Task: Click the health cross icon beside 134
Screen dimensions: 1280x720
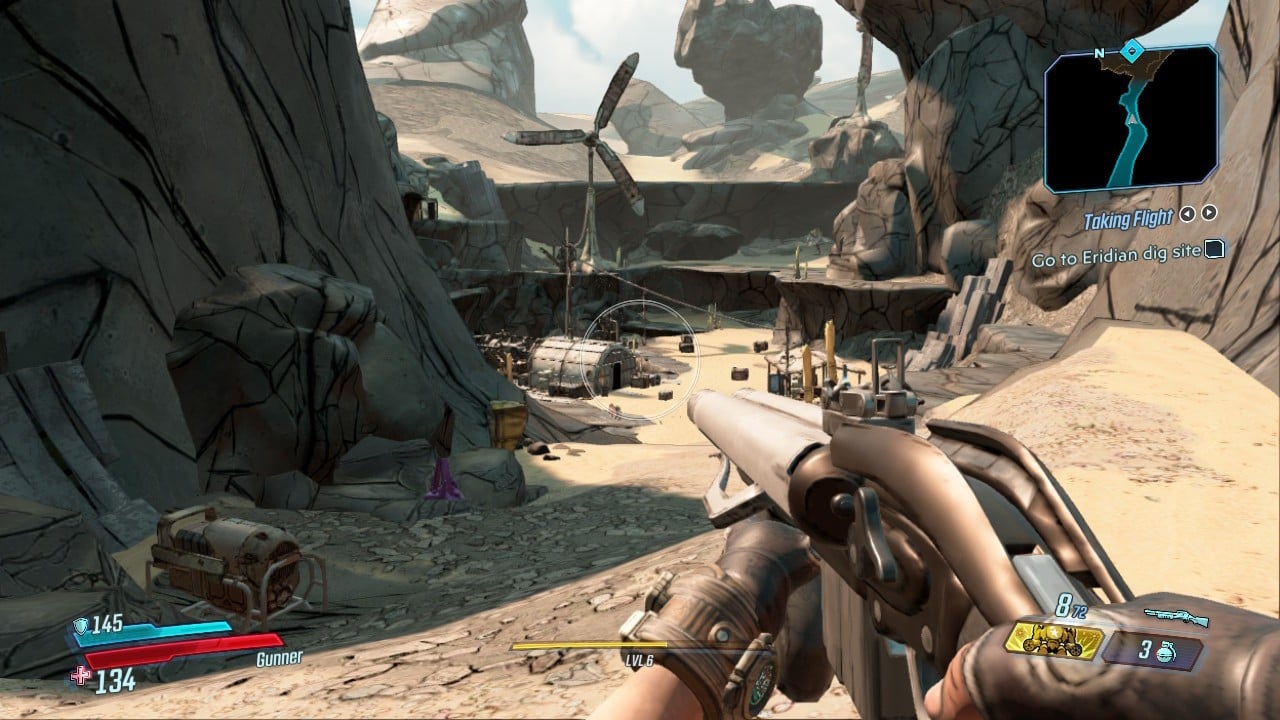Action: 81,677
